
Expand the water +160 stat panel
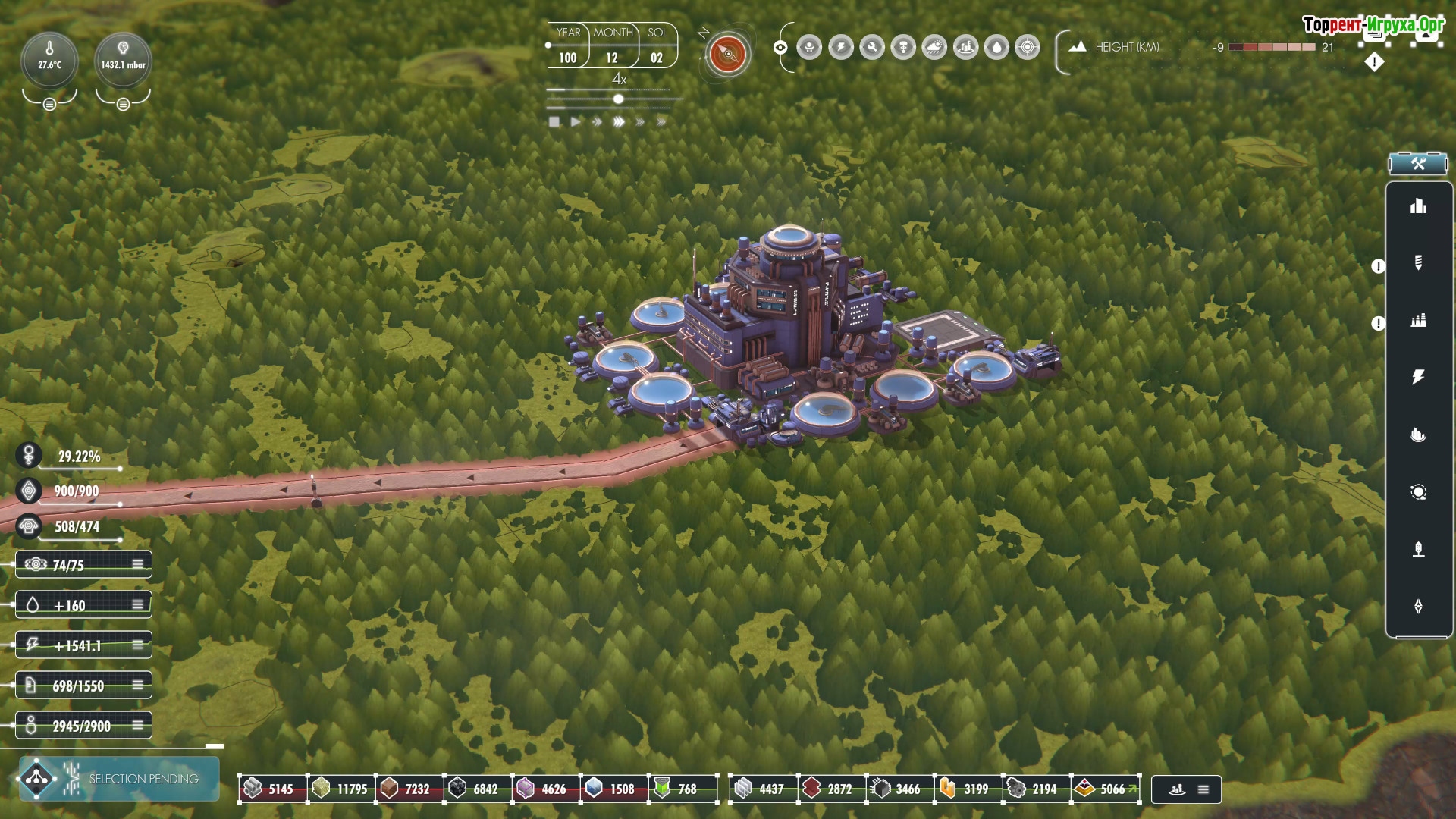point(137,605)
